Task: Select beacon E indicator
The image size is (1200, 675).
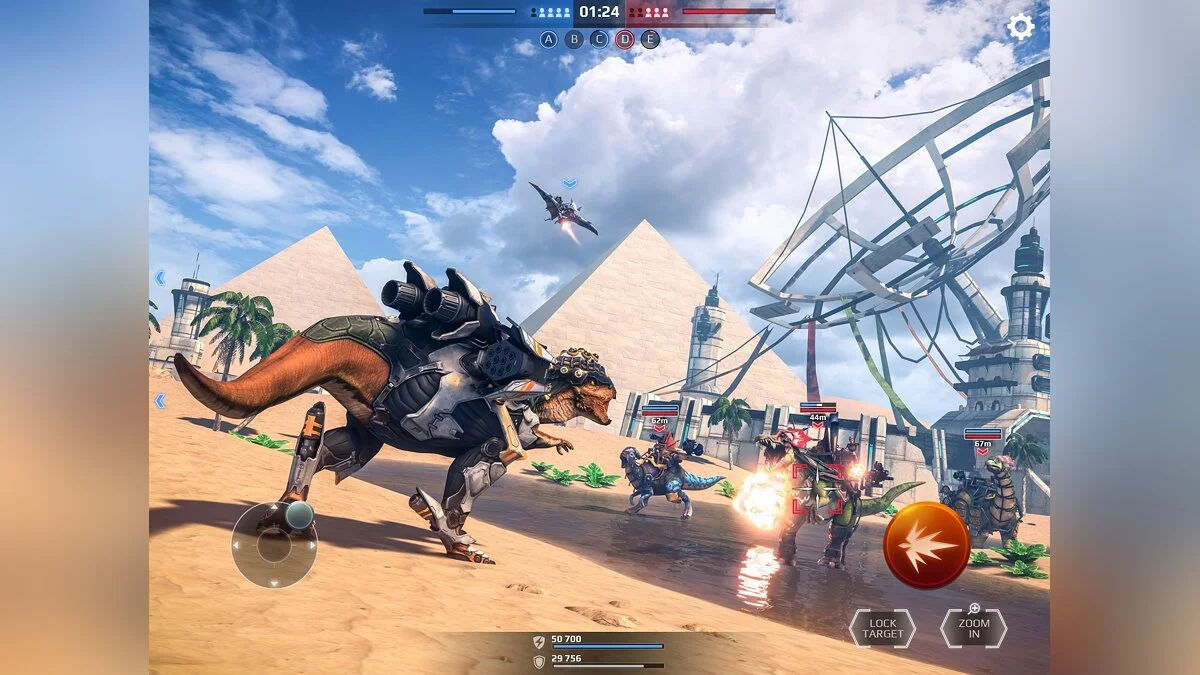Action: [650, 40]
